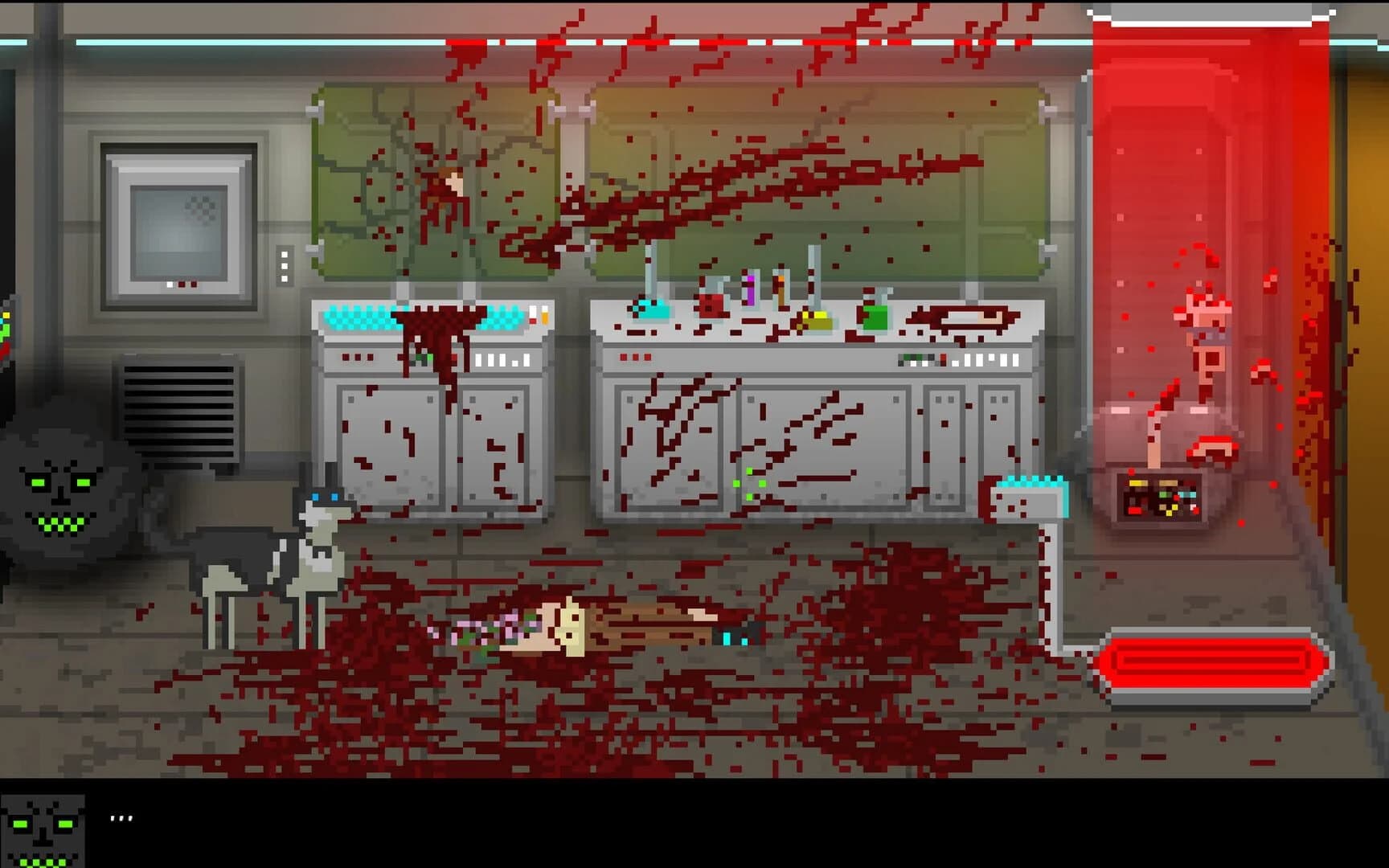1389x868 pixels.
Task: Pick up the red Erlenmeyer flask
Action: tap(711, 305)
